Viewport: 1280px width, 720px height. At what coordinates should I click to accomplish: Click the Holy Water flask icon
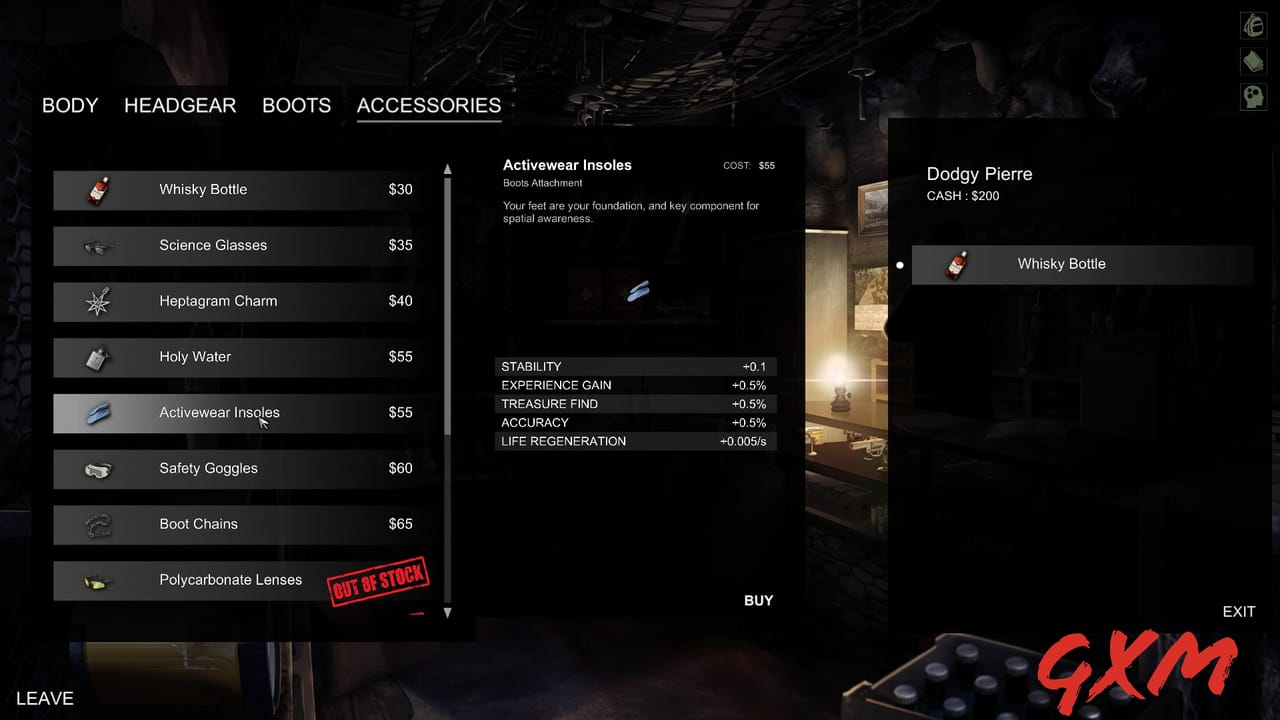98,357
